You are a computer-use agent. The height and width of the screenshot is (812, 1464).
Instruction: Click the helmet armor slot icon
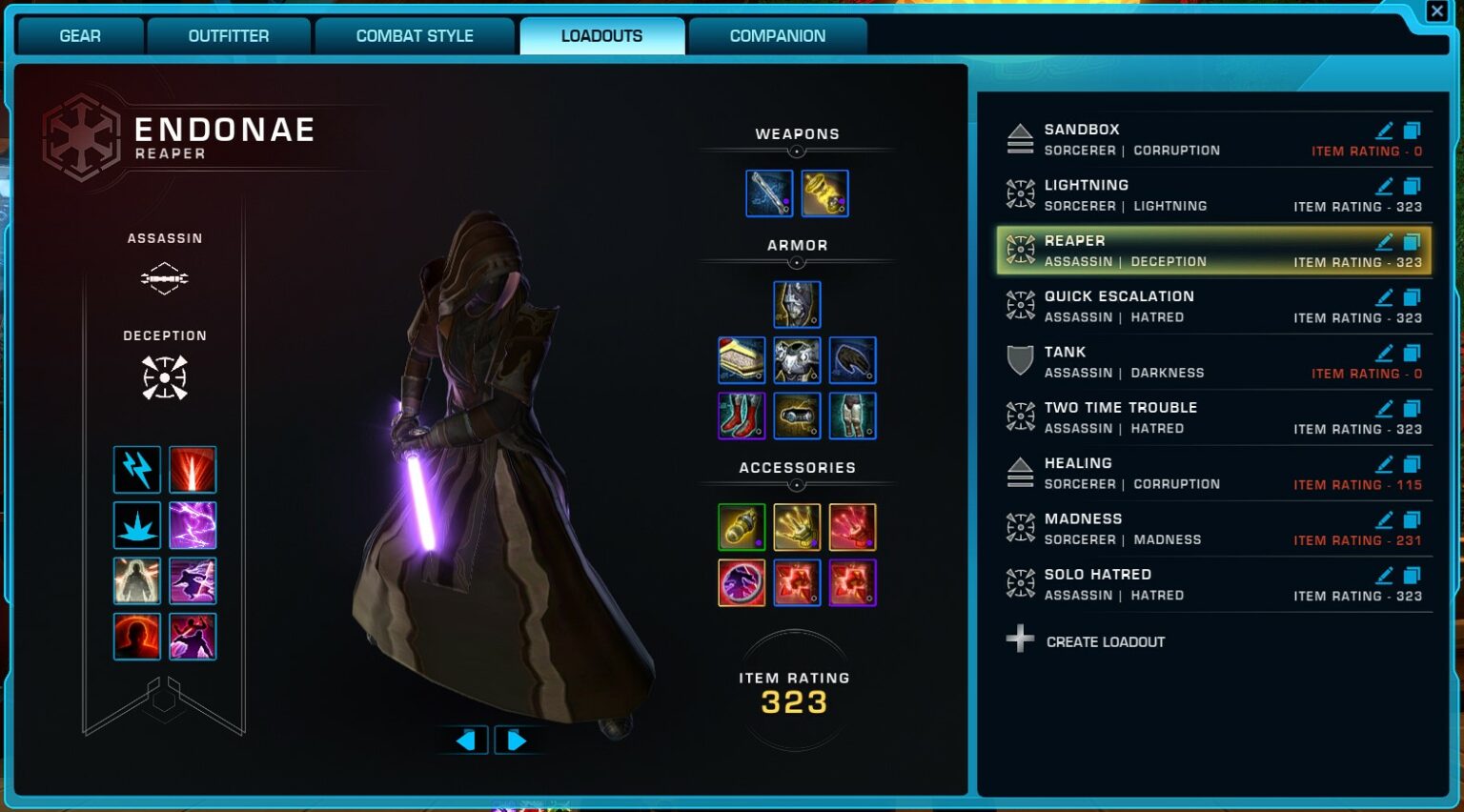click(x=797, y=303)
